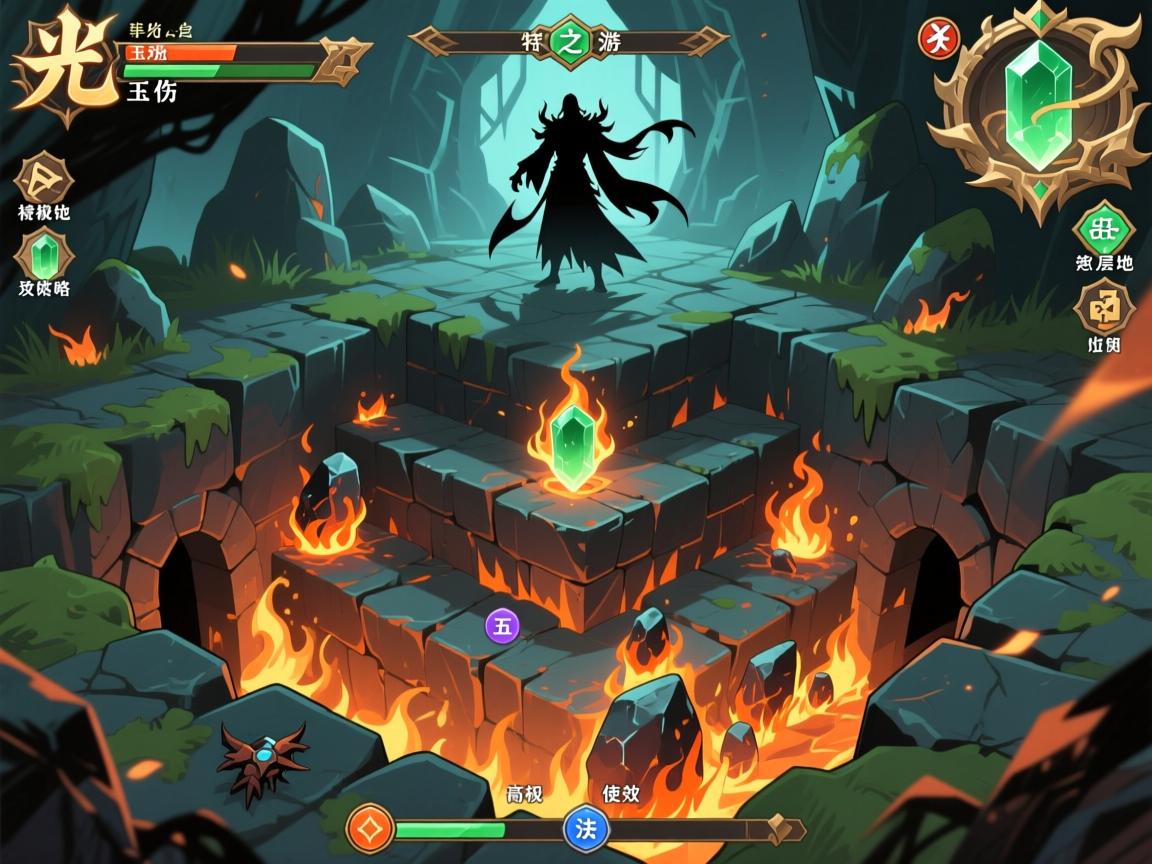Open the golden dice hexagon icon
This screenshot has height=864, width=1152.
1103,308
